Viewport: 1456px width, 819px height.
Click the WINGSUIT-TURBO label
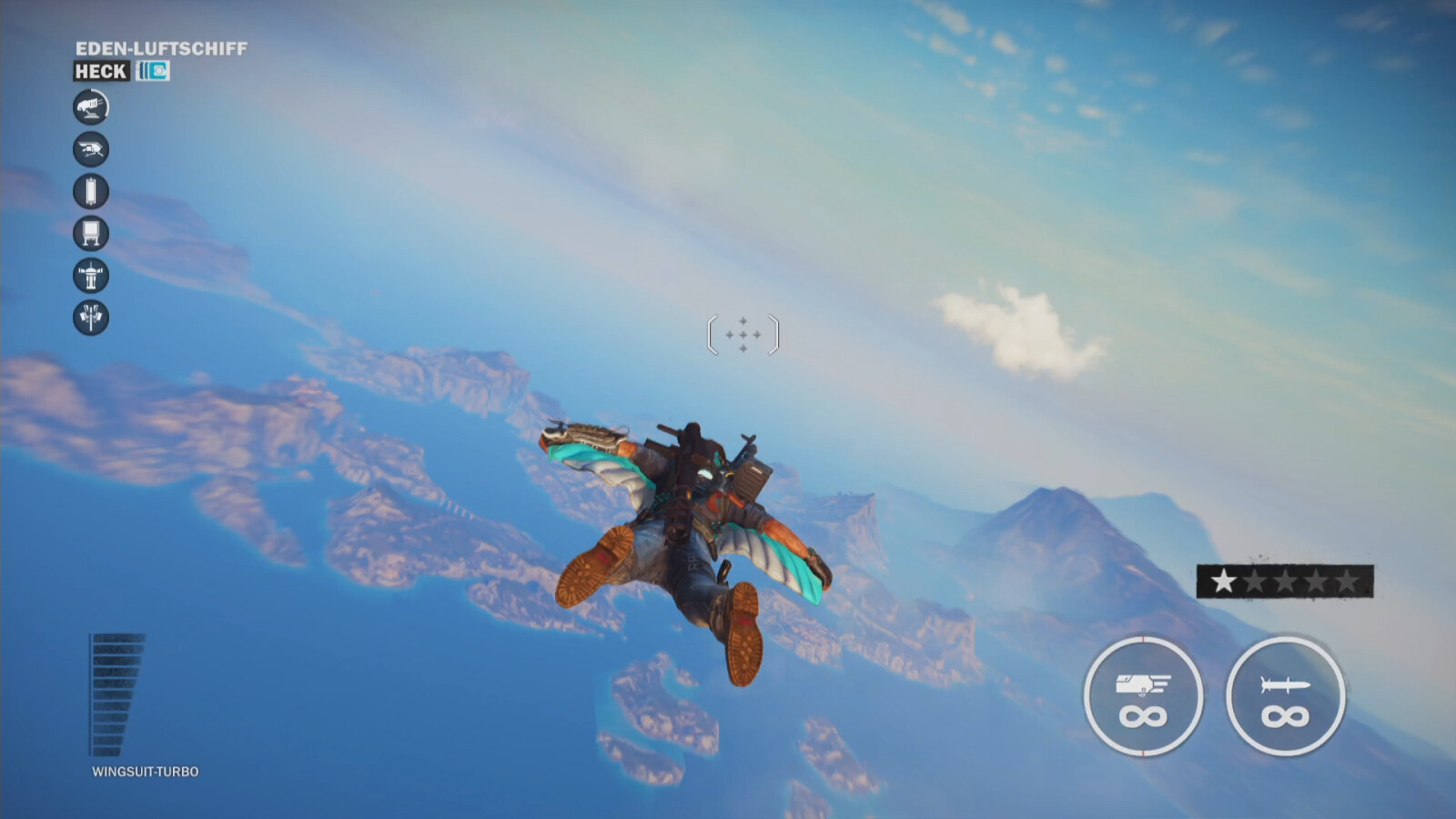(146, 770)
